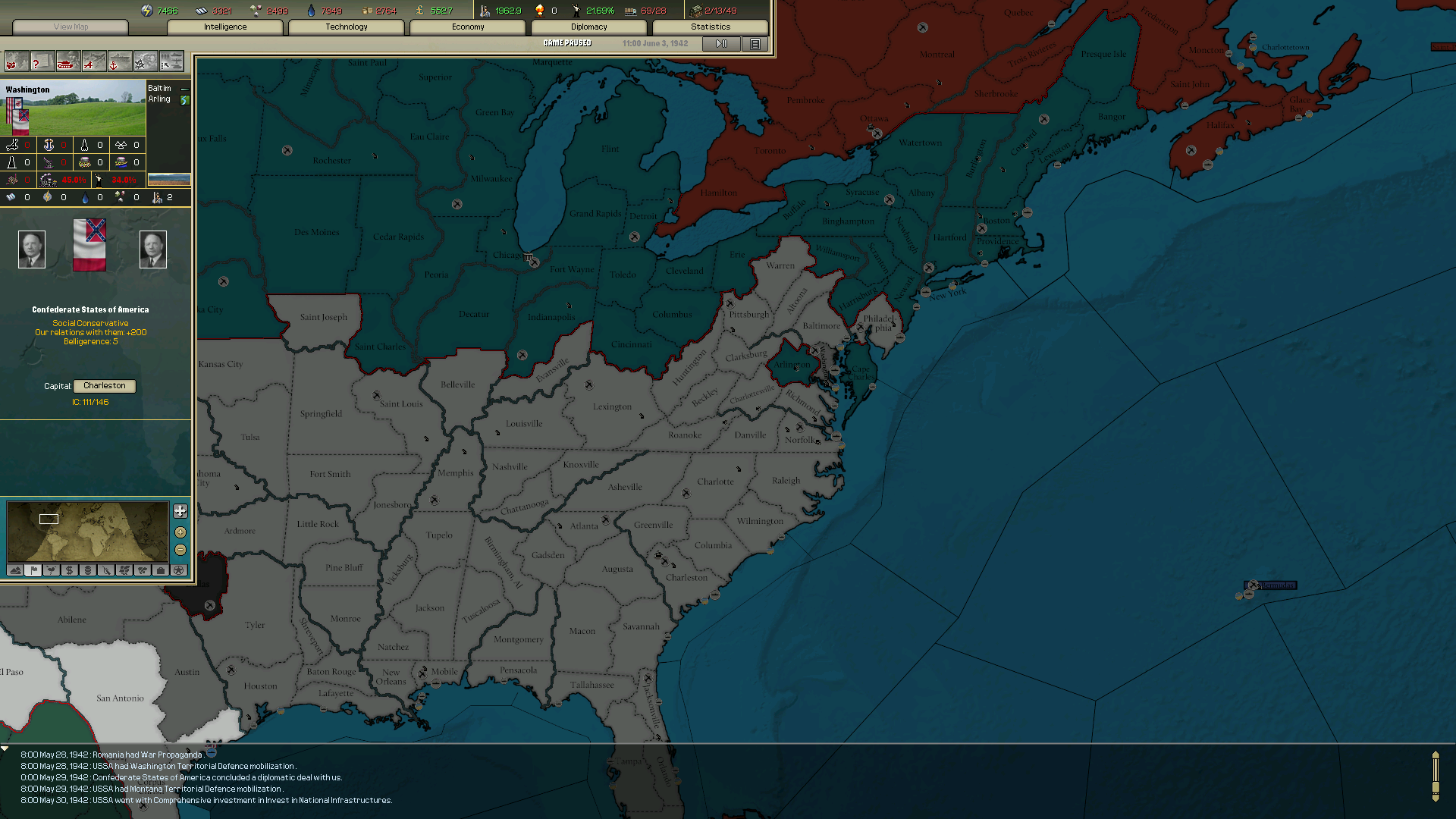Viewport: 1456px width, 819px height.
Task: Select the red anchor naval units button
Action: coord(119,62)
